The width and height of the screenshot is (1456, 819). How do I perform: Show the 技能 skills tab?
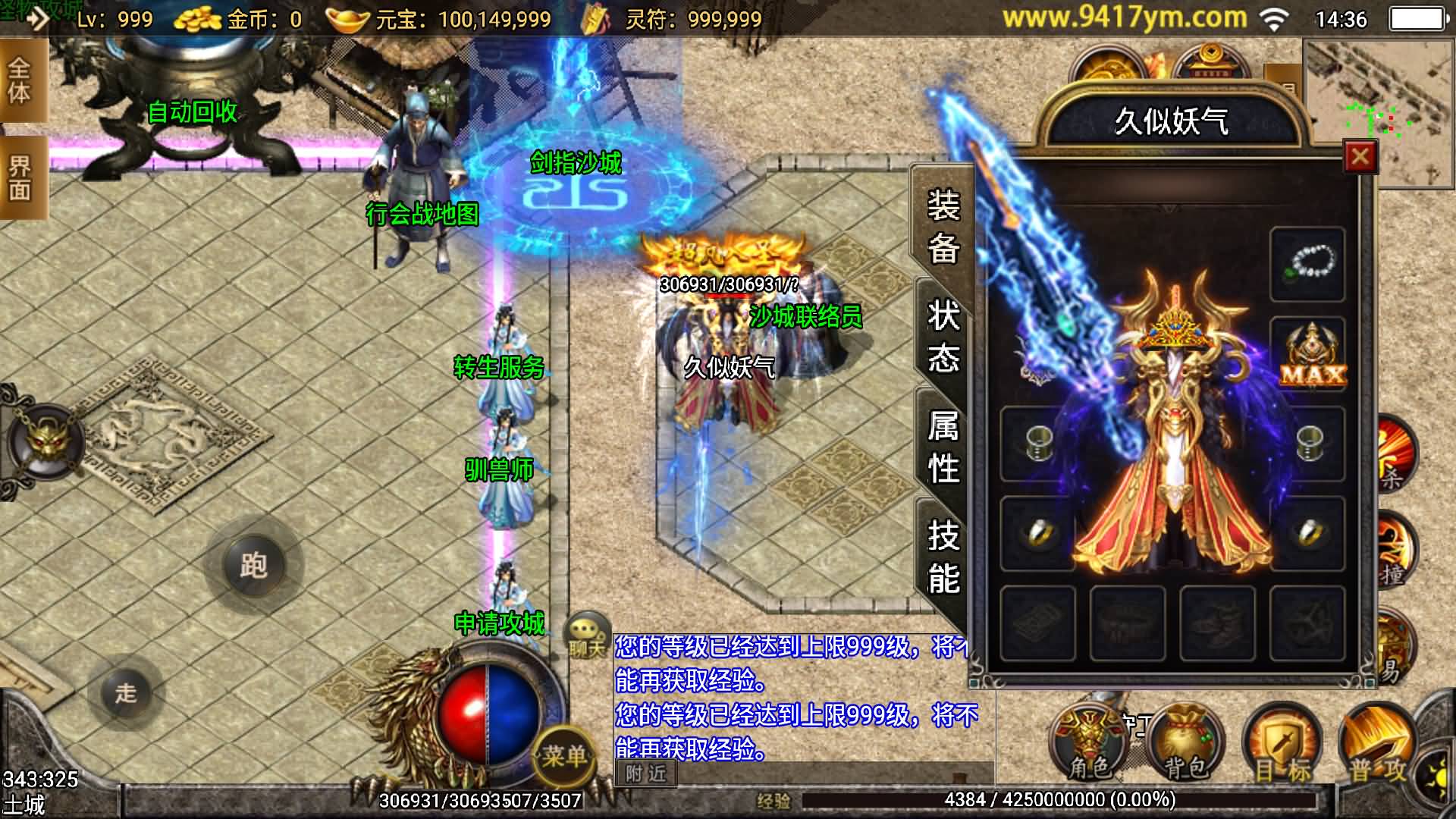point(943,557)
